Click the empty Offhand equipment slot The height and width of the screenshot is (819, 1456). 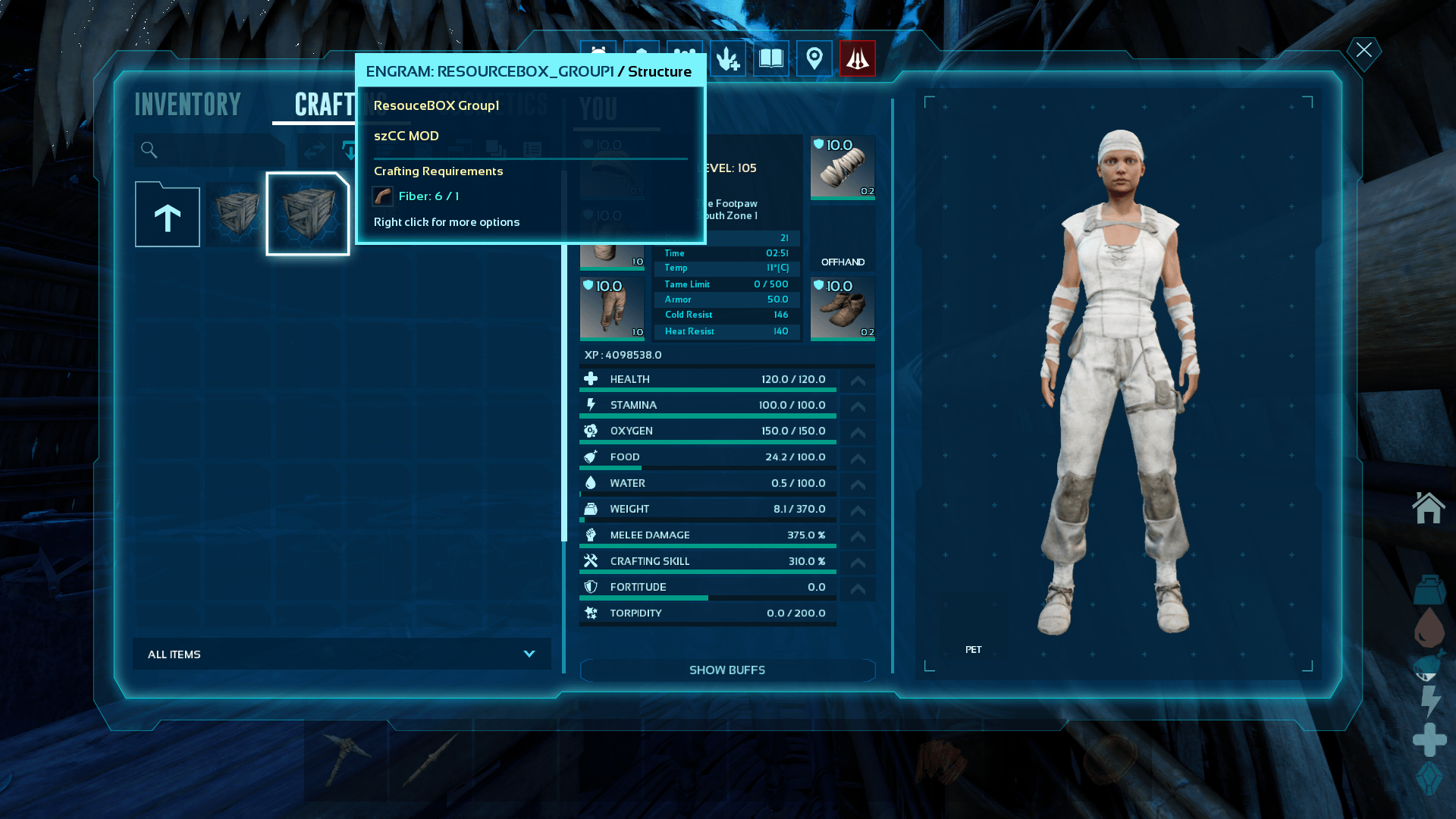[843, 238]
